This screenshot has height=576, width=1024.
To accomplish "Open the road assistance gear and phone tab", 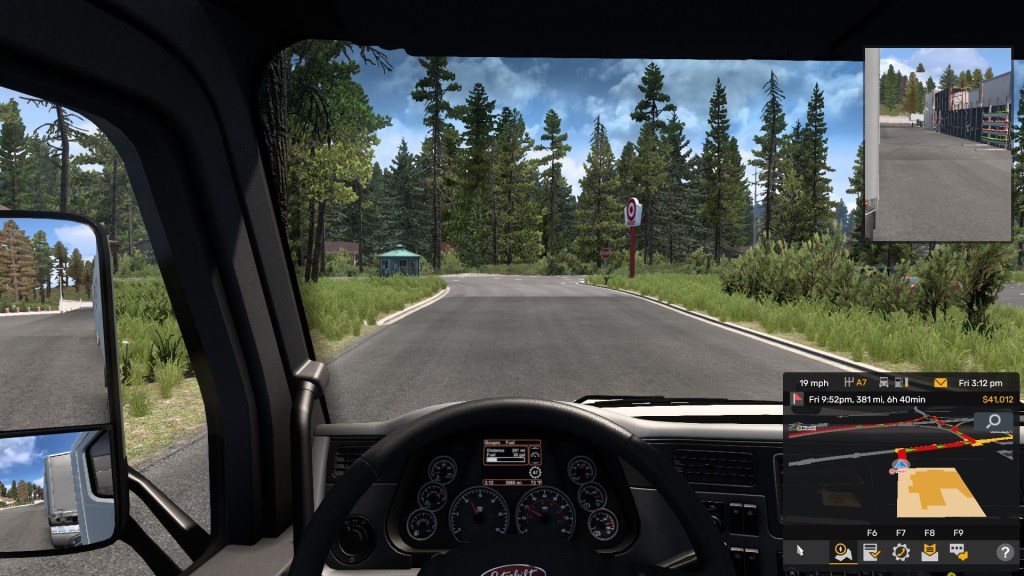I will (900, 551).
